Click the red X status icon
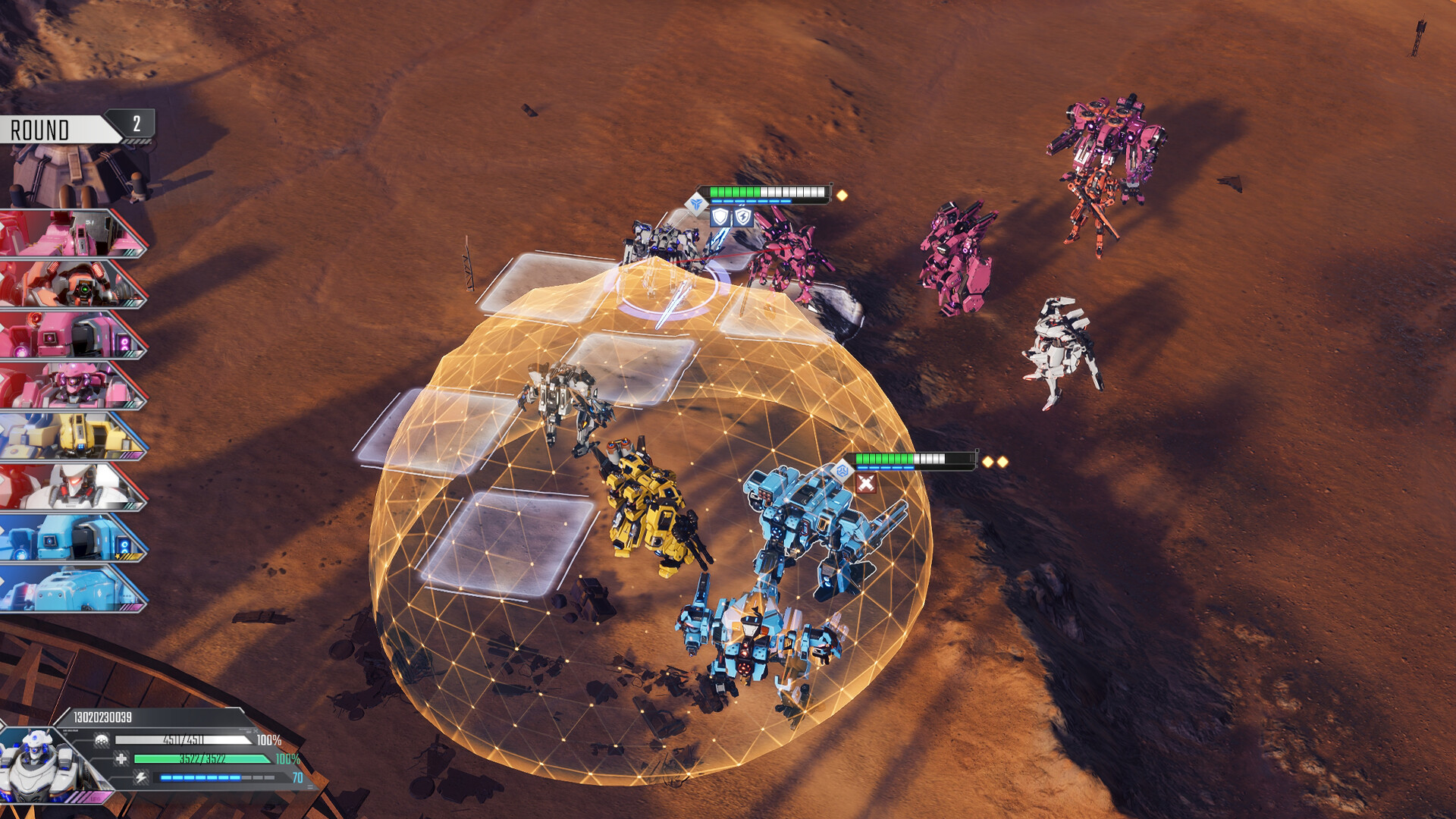 (865, 483)
